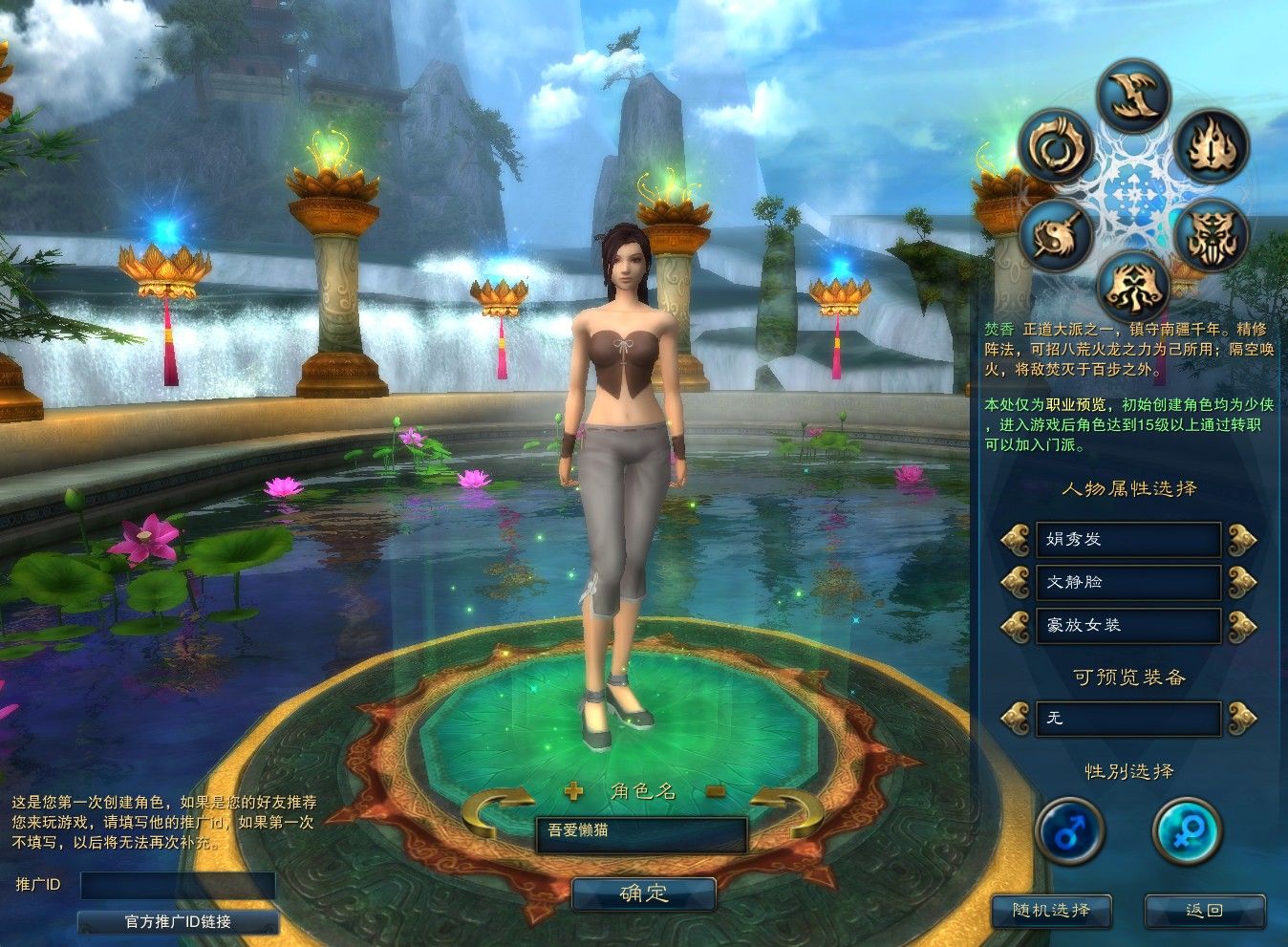Preview the demon mask class icon
This screenshot has width=1288, height=947.
click(x=1211, y=235)
